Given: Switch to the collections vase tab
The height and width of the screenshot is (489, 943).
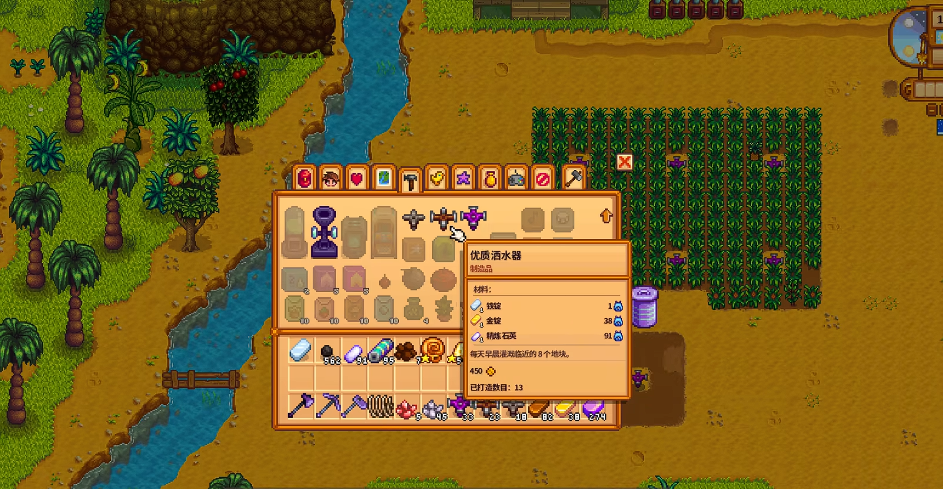Looking at the screenshot, I should [489, 178].
